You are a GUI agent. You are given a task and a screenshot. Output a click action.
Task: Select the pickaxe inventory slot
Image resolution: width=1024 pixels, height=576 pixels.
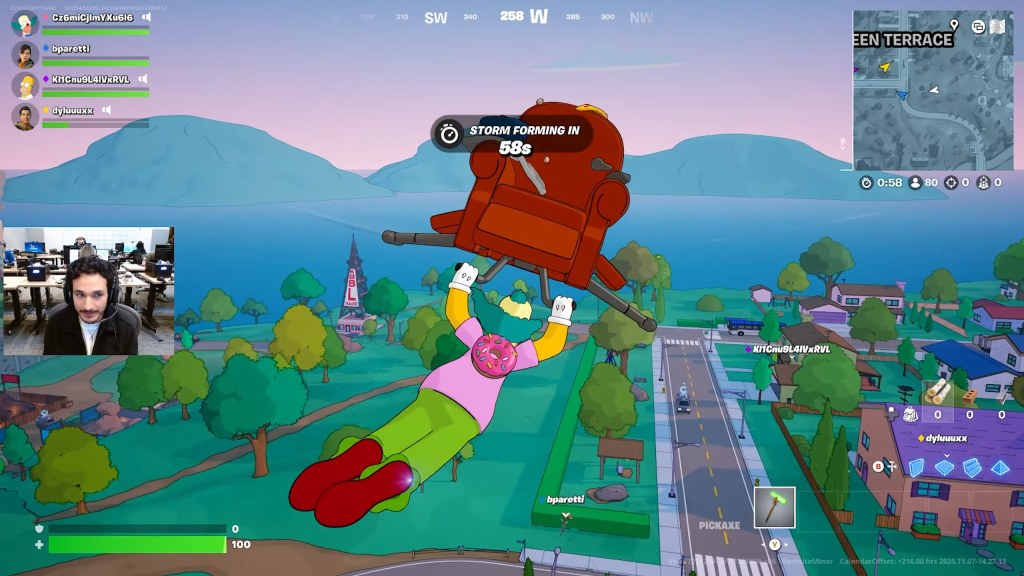click(774, 507)
